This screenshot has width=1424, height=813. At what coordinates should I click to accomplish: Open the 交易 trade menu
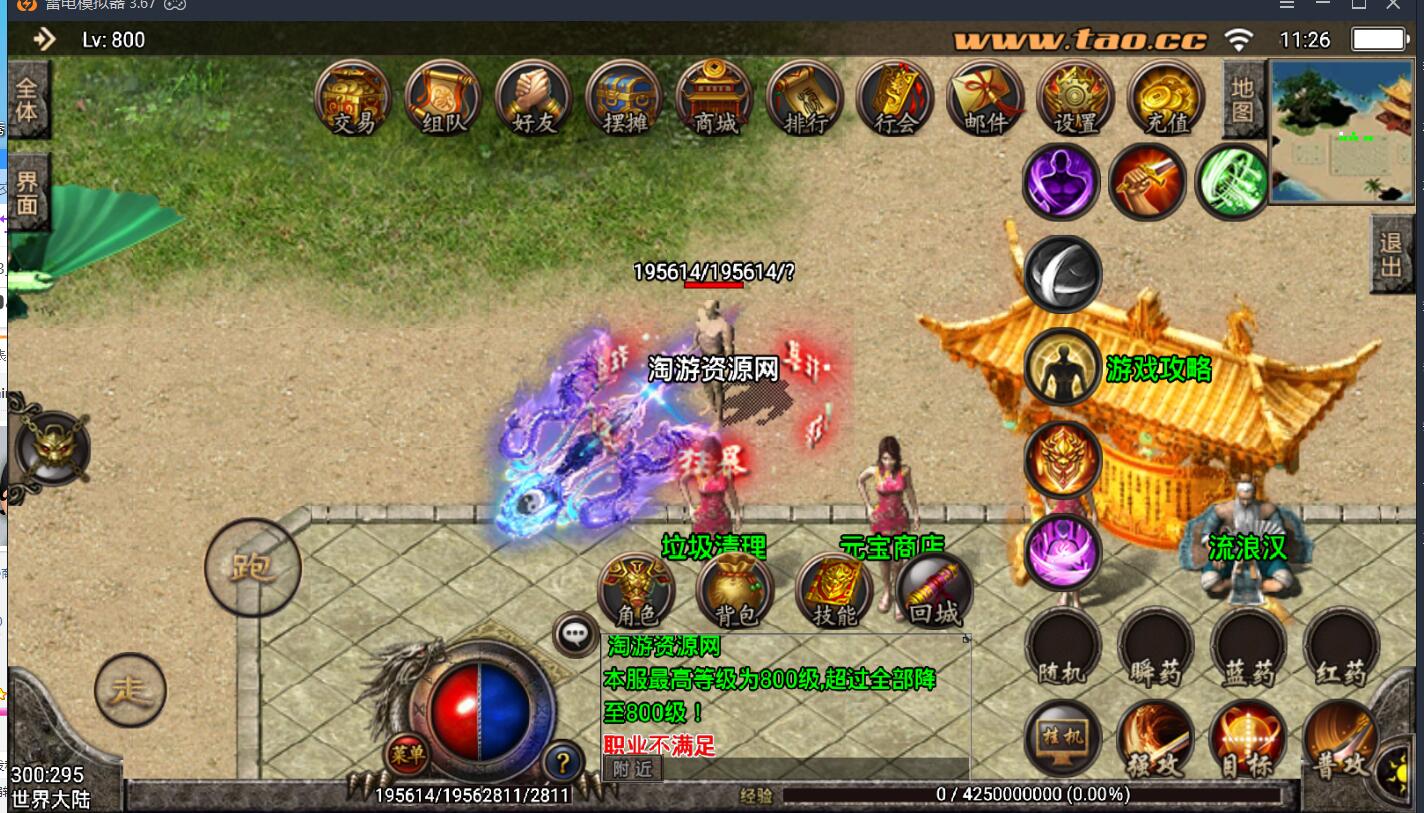pos(352,98)
